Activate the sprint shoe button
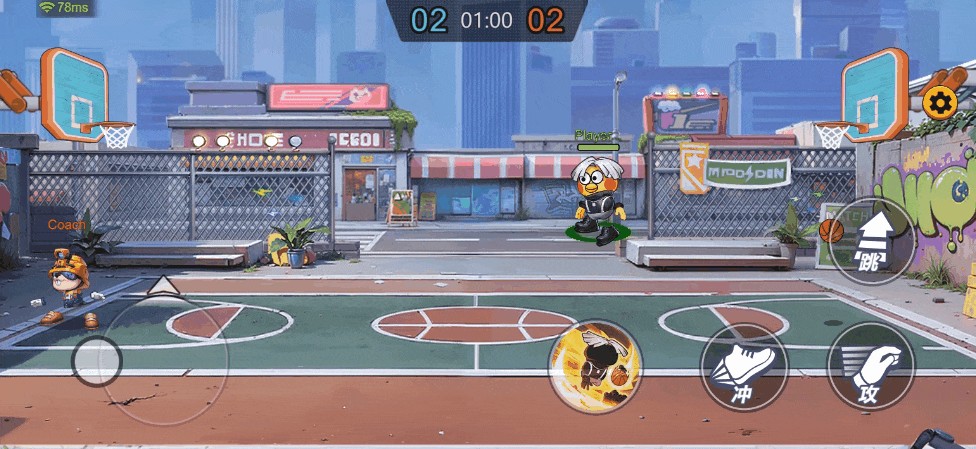The height and width of the screenshot is (449, 976). tap(744, 367)
